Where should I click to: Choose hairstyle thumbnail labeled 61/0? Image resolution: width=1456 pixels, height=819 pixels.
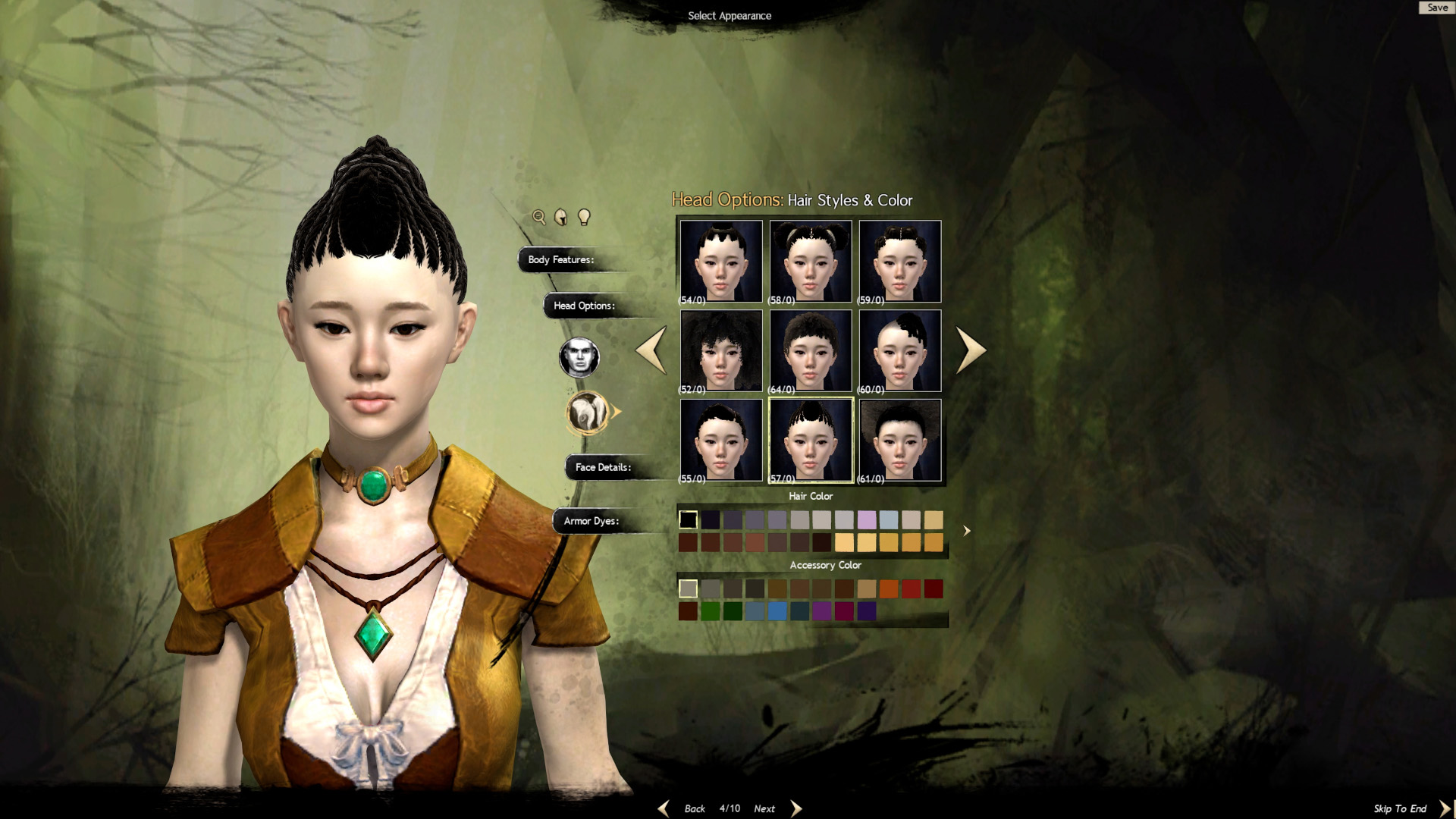900,440
